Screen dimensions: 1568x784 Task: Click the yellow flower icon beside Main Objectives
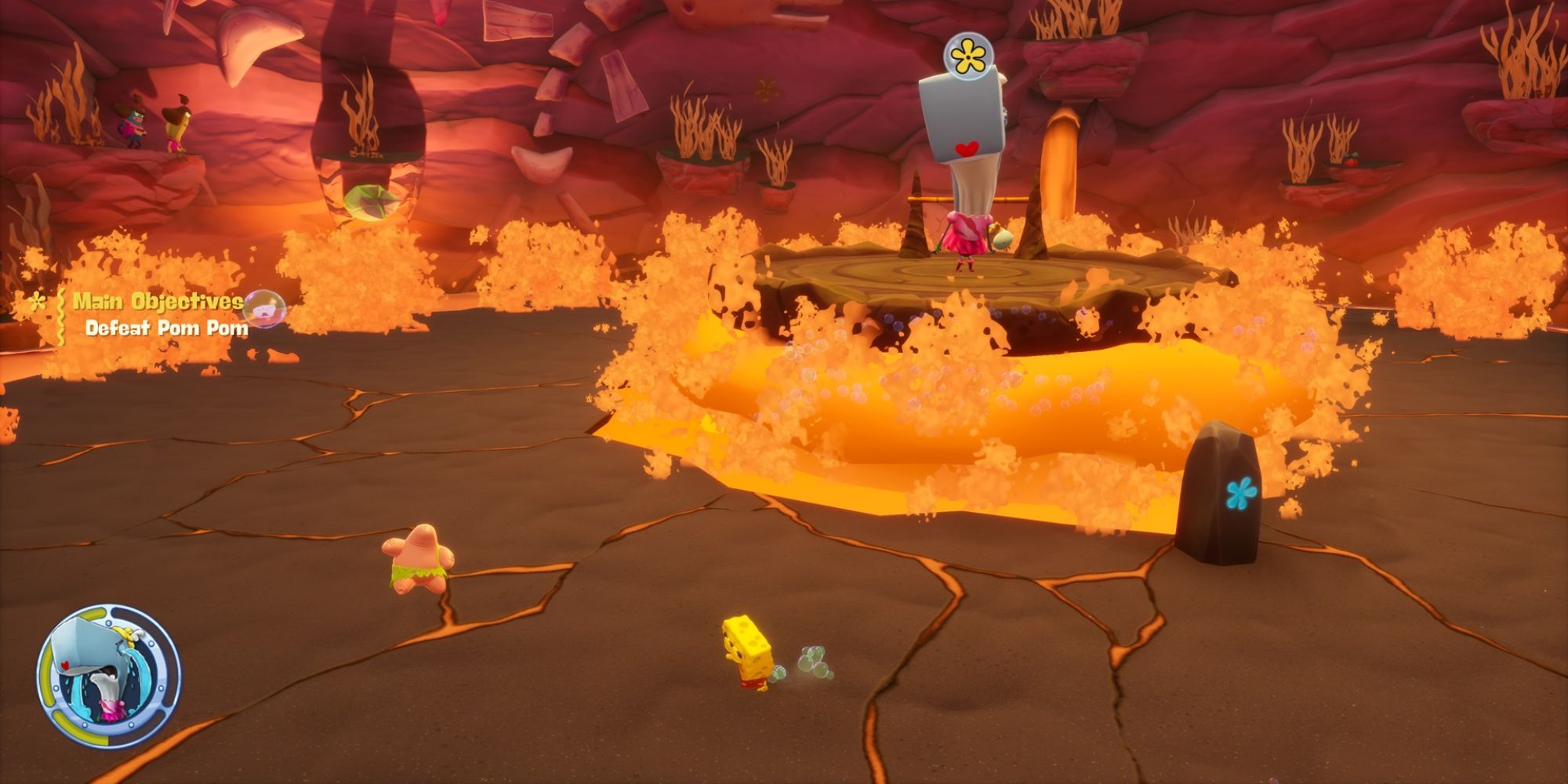(37, 300)
